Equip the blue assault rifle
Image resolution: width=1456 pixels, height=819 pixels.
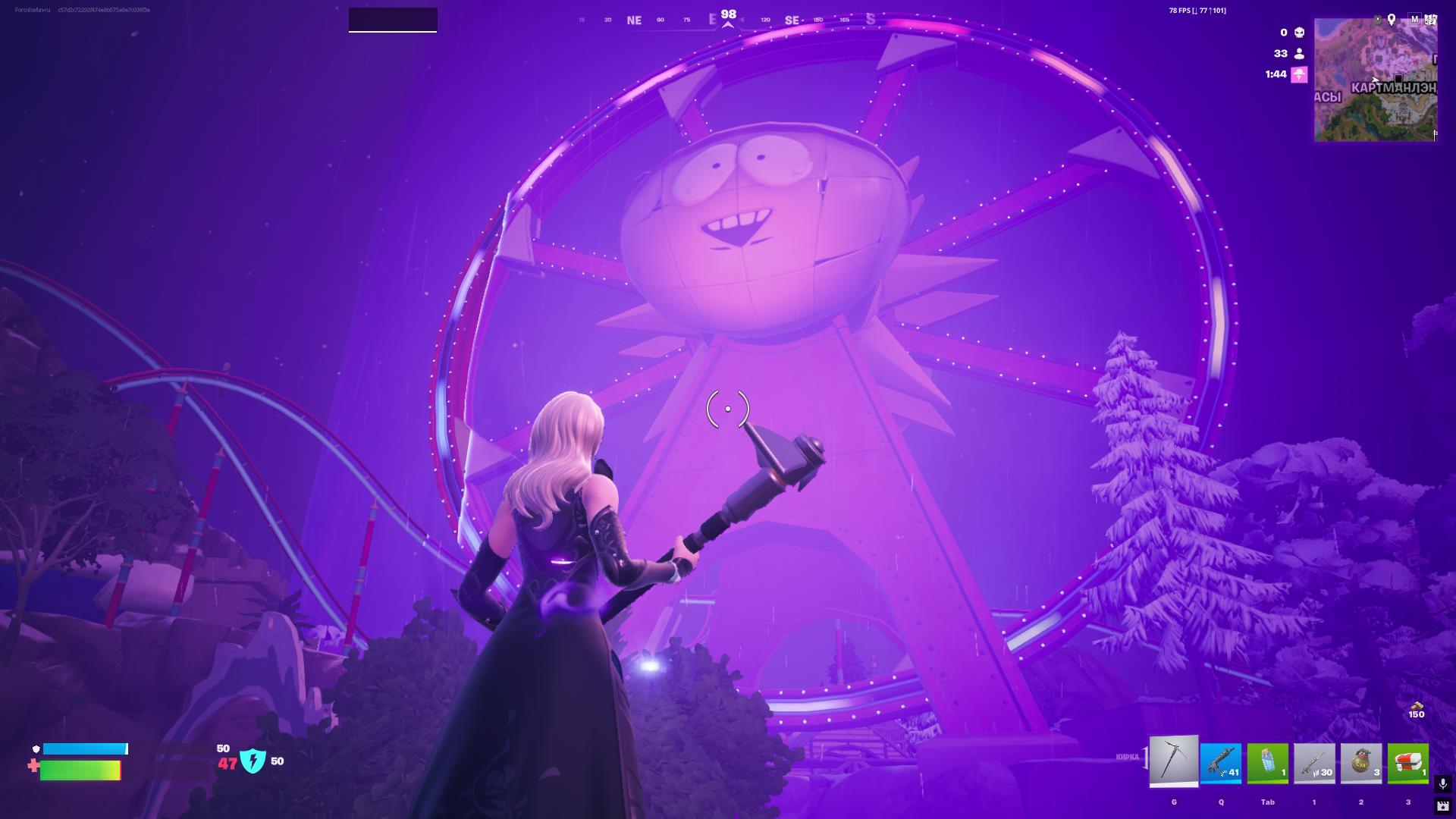coord(1221,763)
